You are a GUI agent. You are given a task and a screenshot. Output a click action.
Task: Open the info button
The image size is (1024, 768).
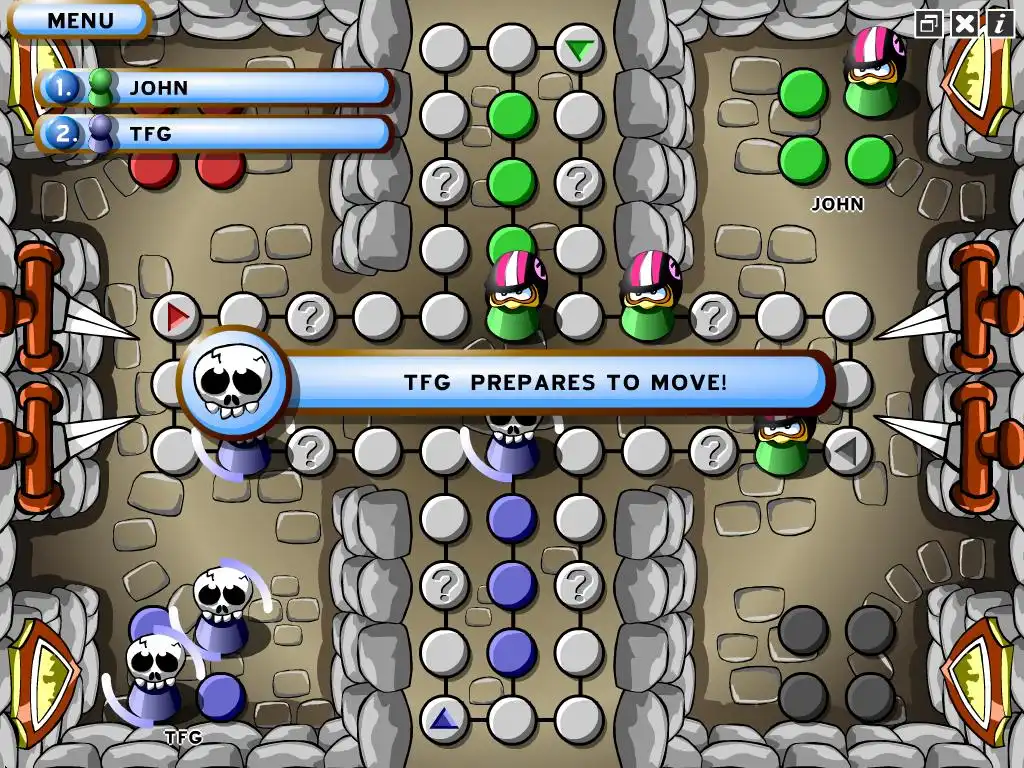point(998,24)
